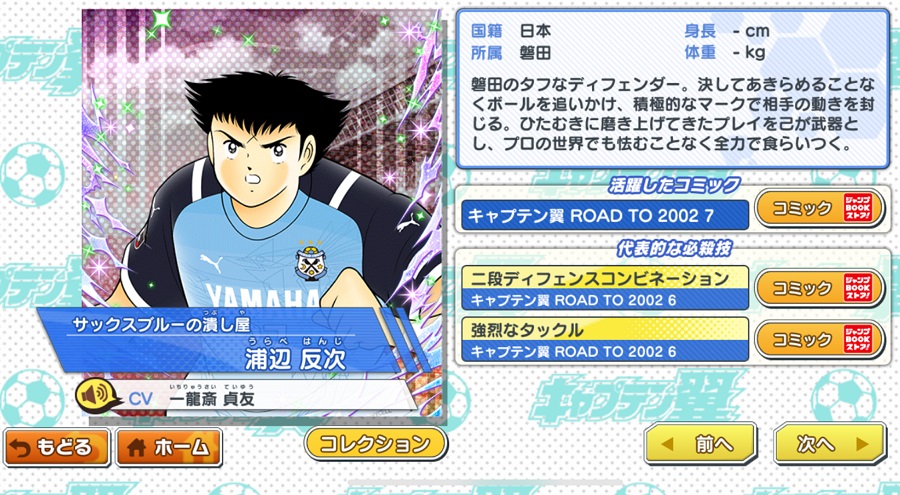The width and height of the screenshot is (900, 495).
Task: Open the コレクション page
Action: coord(375,443)
